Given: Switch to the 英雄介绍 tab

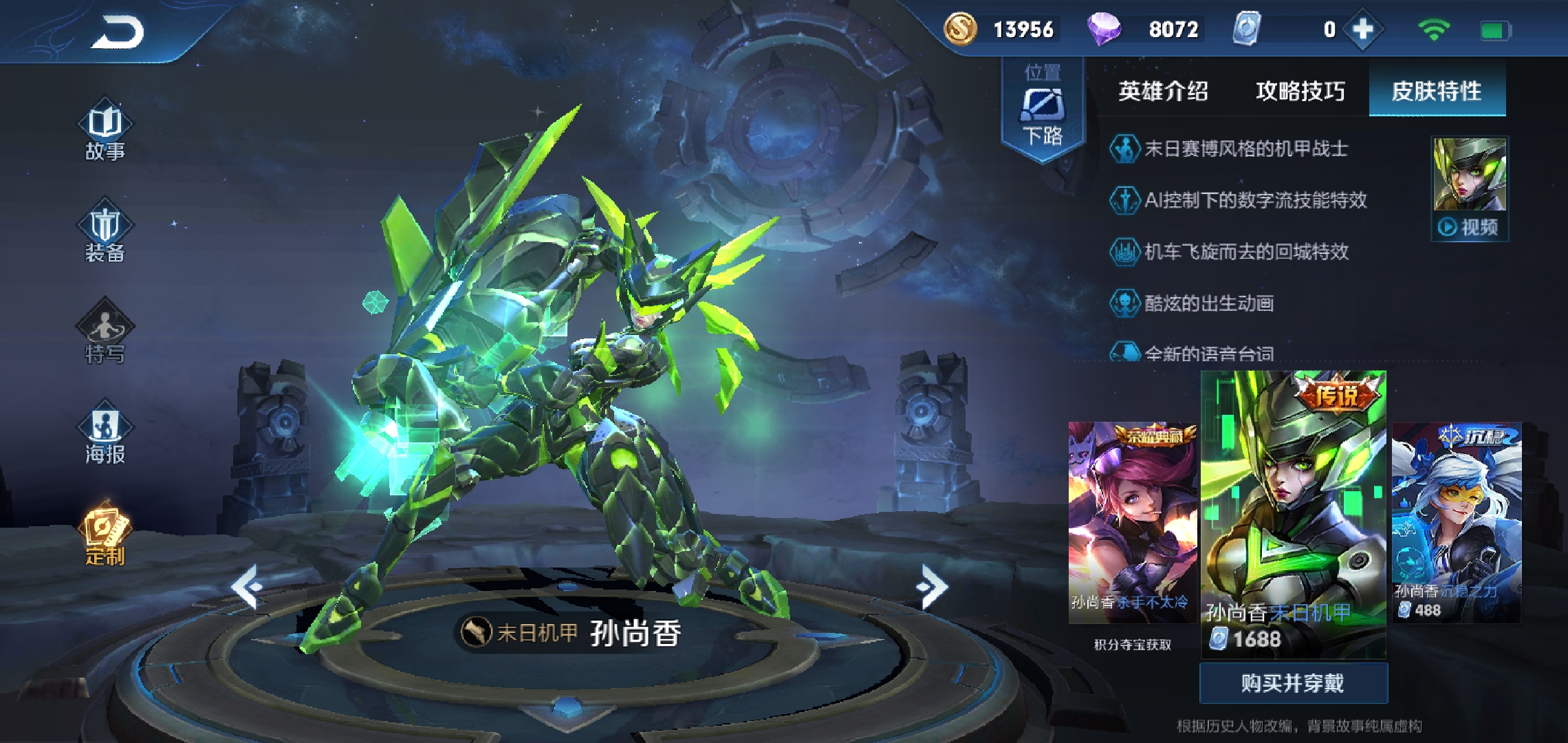Looking at the screenshot, I should pos(1163,91).
